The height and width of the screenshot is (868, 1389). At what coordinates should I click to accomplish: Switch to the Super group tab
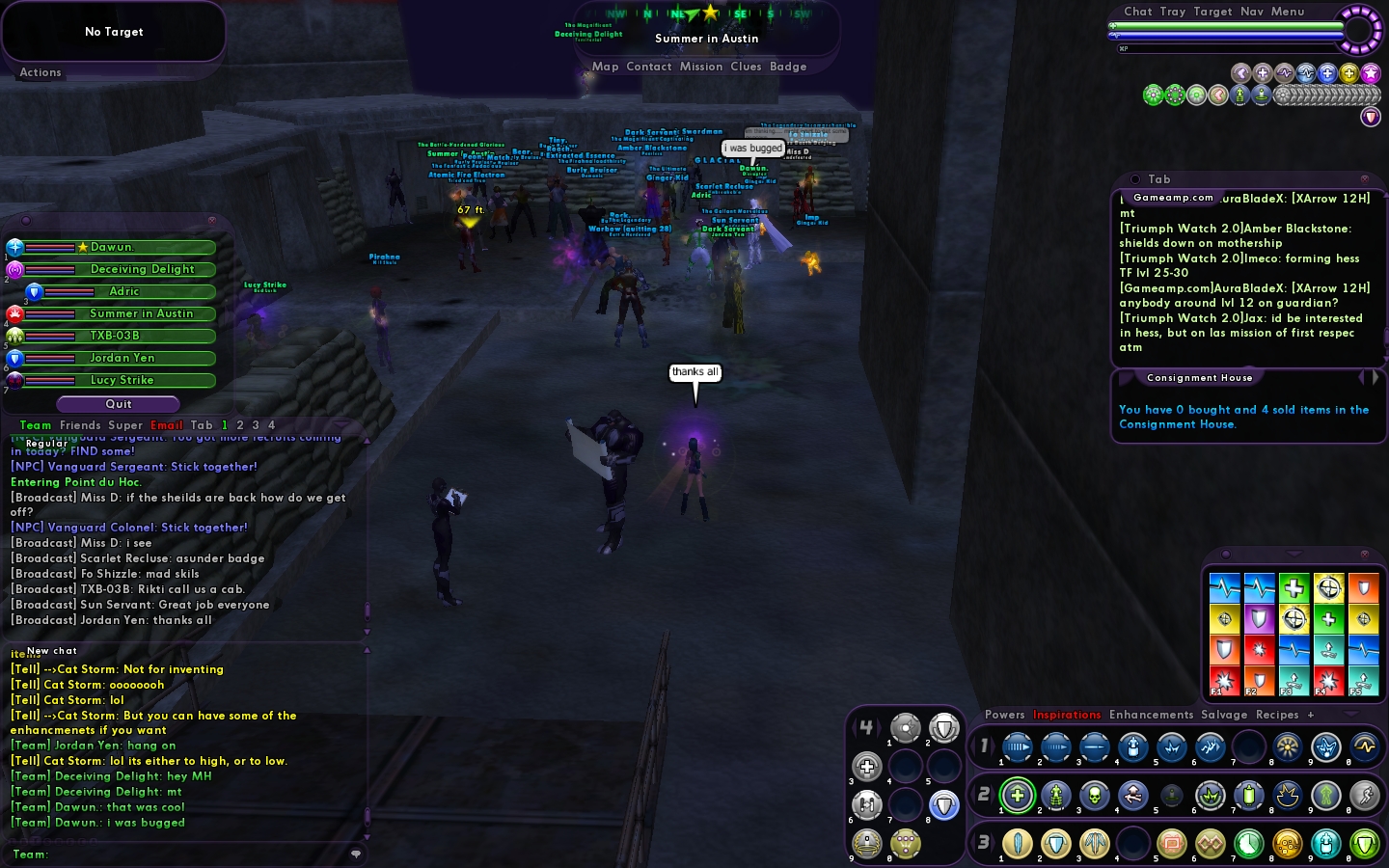pos(125,425)
